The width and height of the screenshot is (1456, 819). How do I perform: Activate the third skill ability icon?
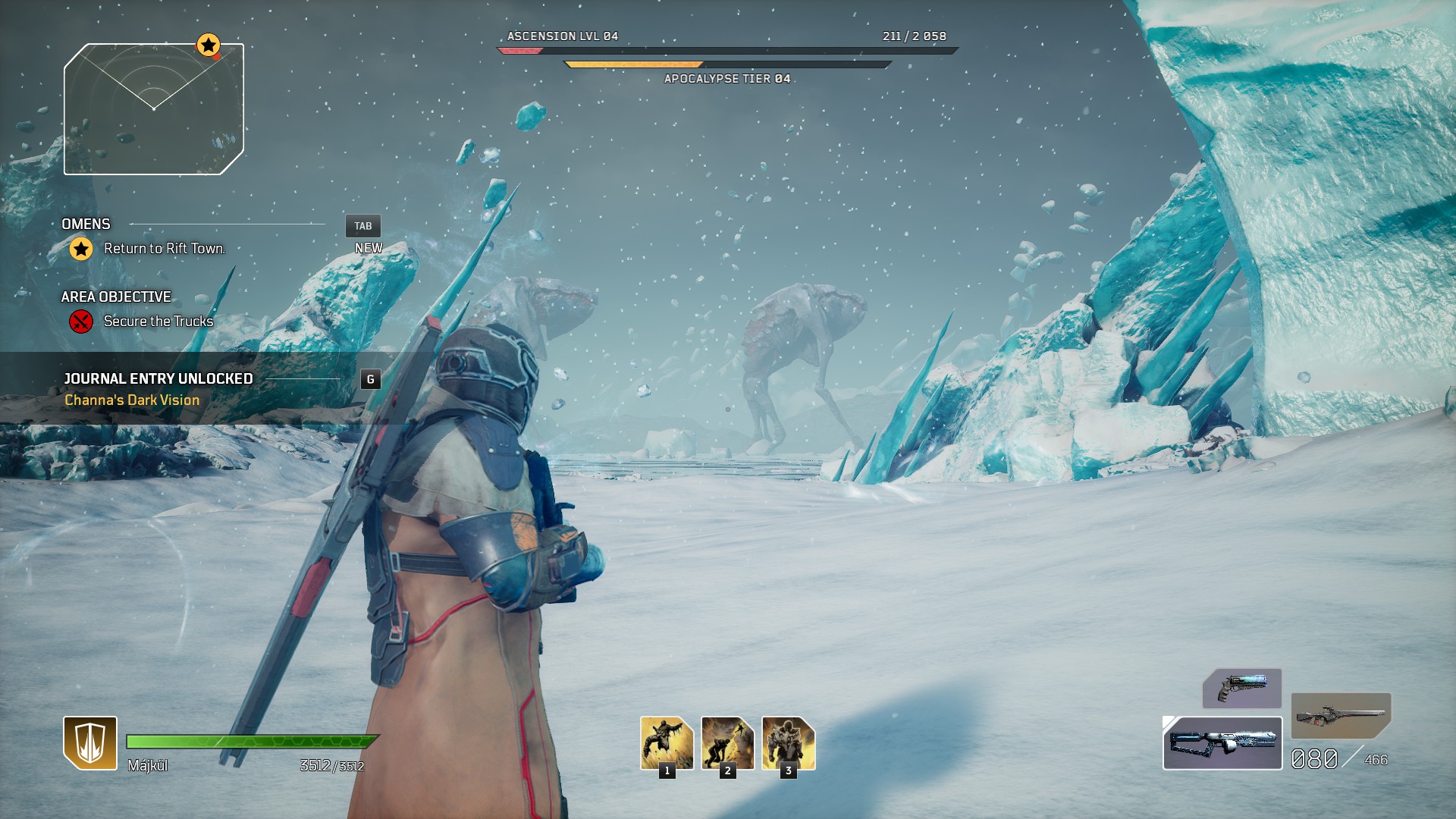[x=788, y=743]
